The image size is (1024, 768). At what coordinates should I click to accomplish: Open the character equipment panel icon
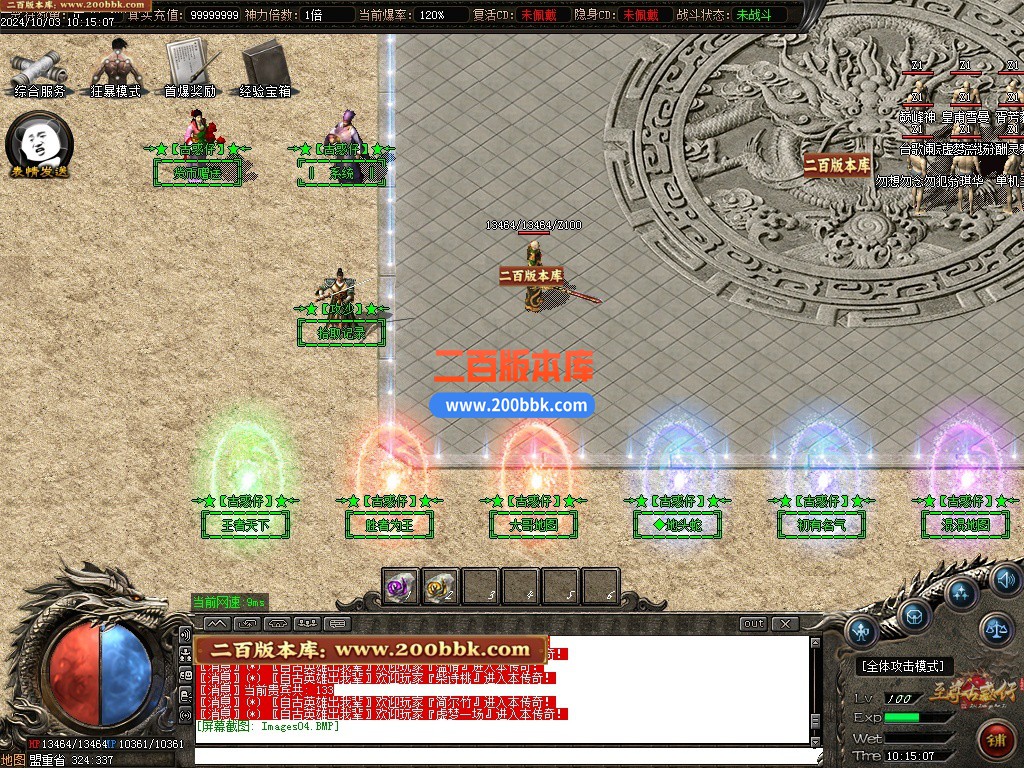point(861,630)
